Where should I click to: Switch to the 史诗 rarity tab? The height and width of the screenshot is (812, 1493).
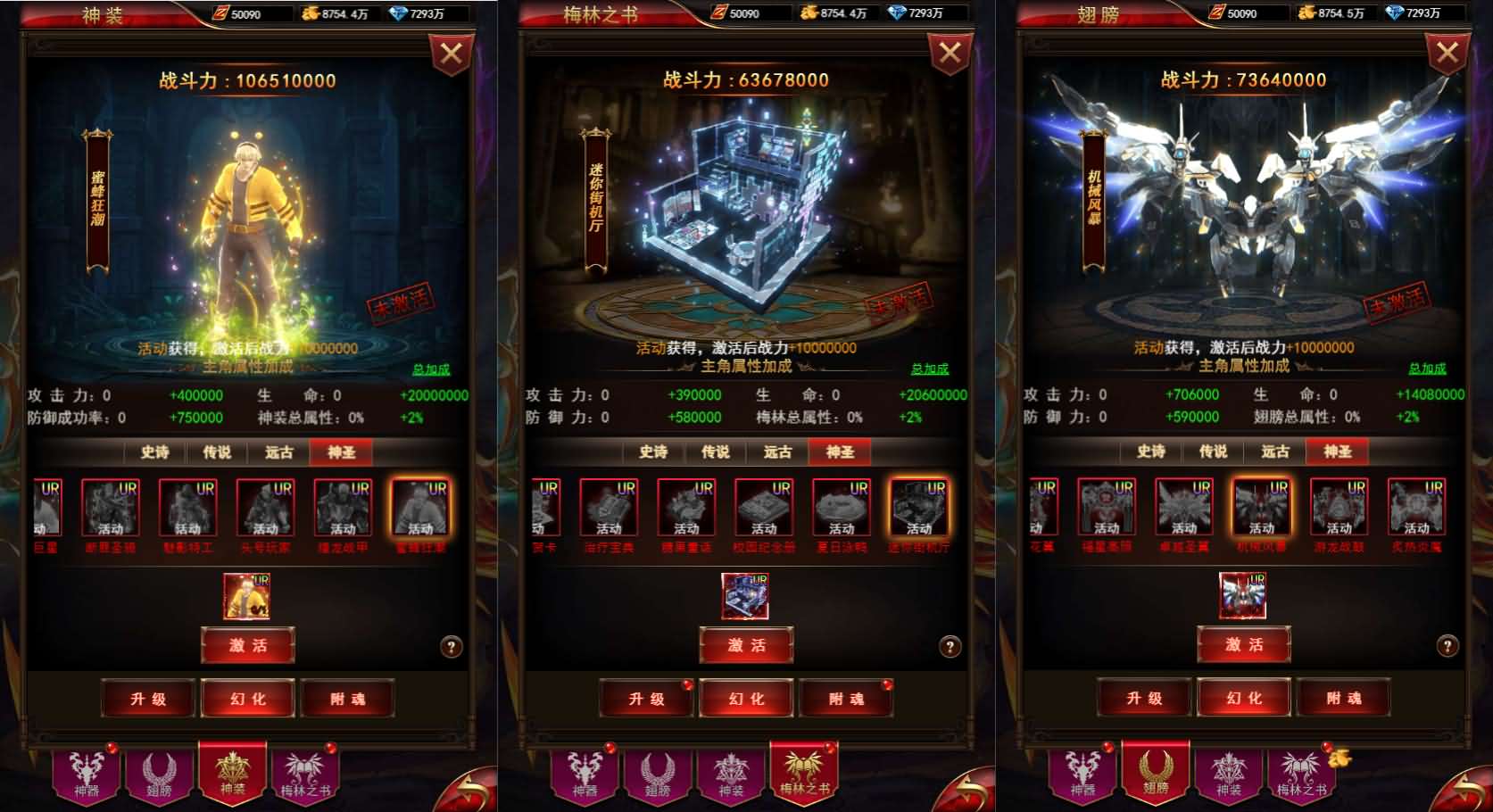(x=153, y=452)
